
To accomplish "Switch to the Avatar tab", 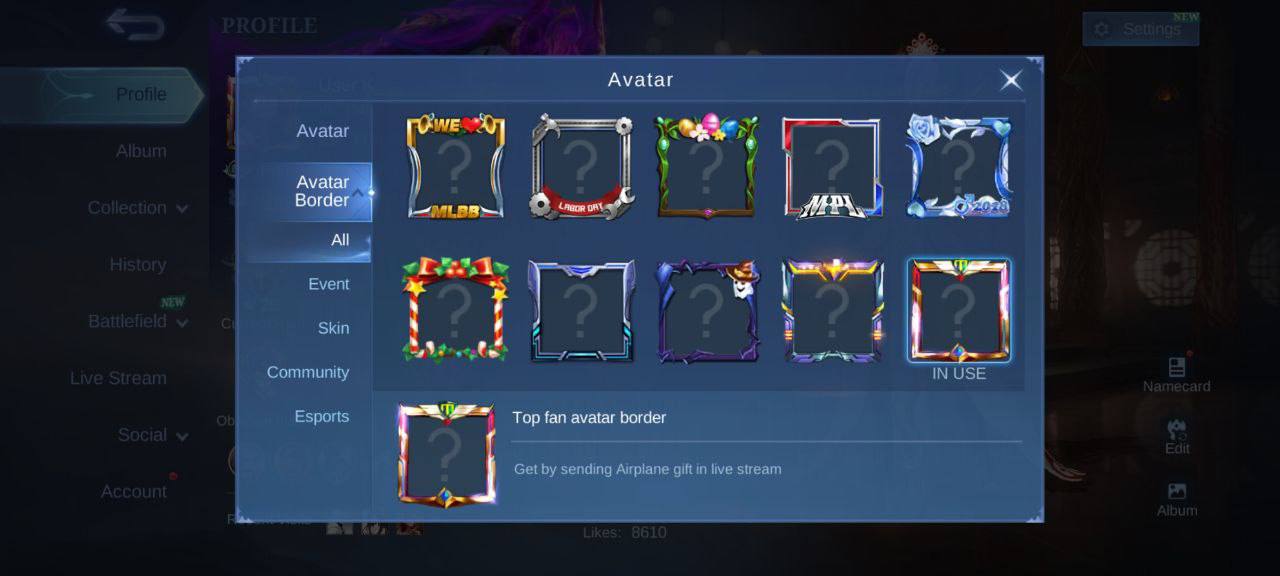I will 322,131.
